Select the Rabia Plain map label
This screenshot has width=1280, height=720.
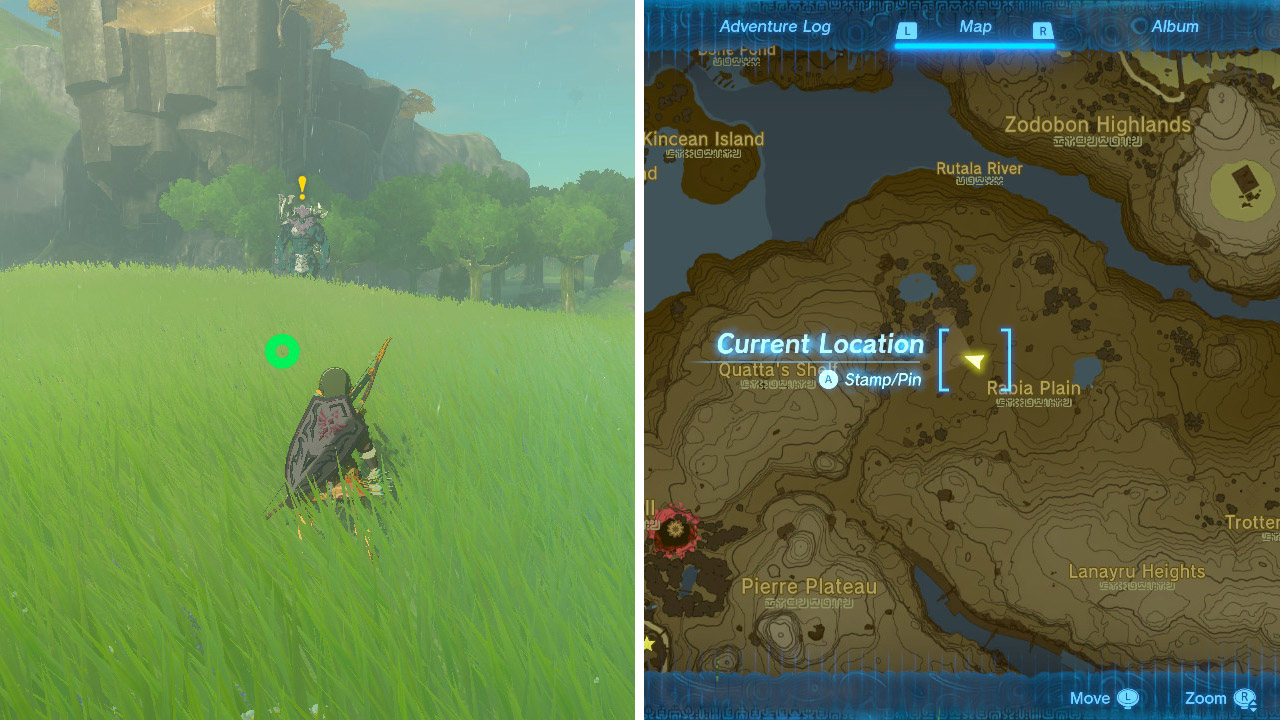tap(1032, 388)
